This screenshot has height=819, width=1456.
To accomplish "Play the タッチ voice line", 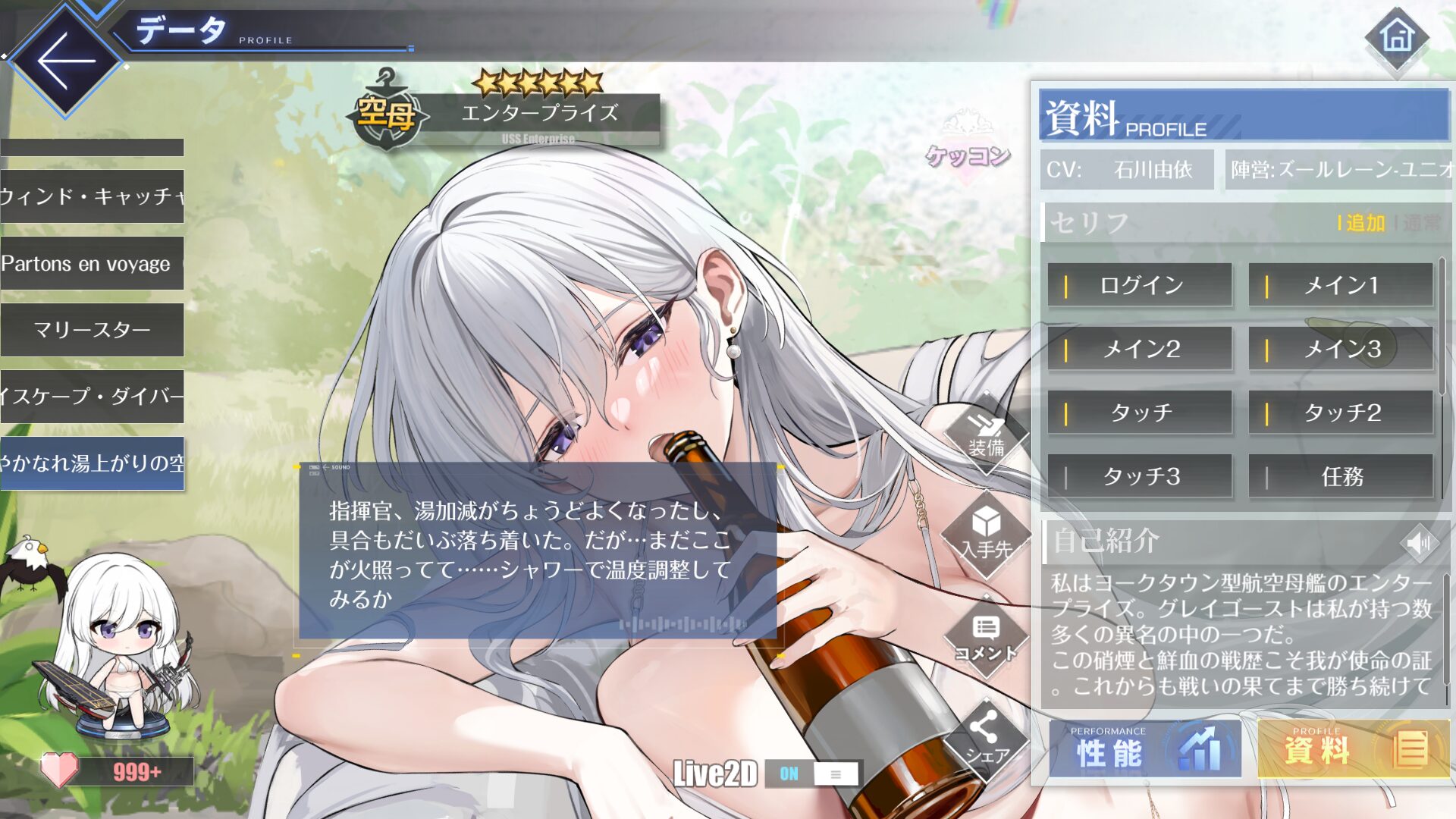I will tap(1140, 413).
